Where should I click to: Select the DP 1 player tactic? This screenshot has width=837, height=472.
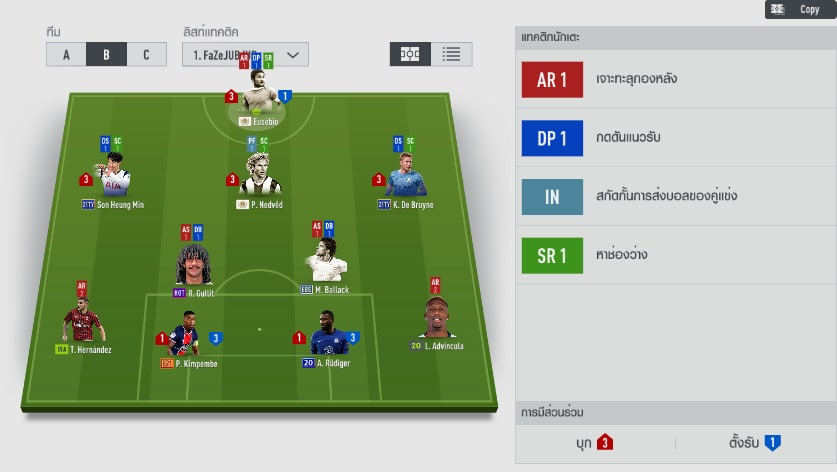pyautogui.click(x=551, y=138)
